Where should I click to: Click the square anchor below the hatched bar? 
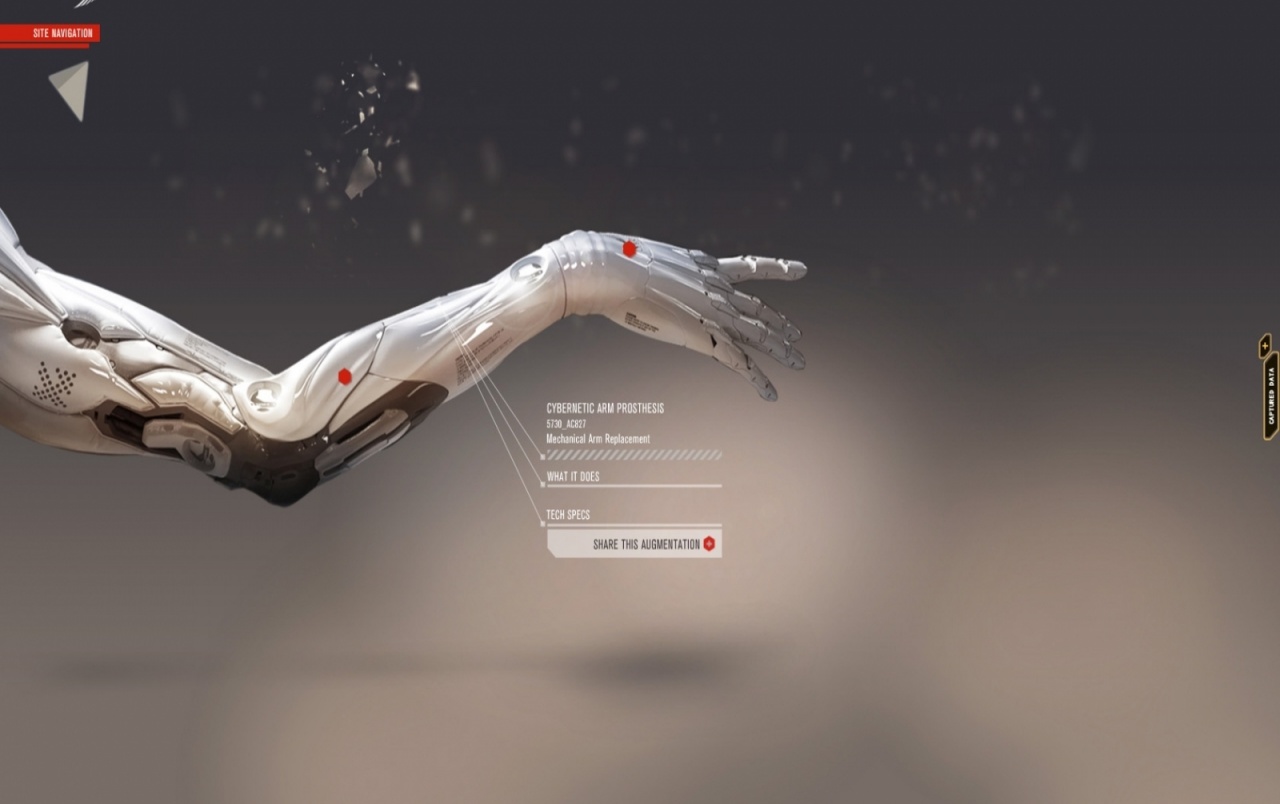542,457
